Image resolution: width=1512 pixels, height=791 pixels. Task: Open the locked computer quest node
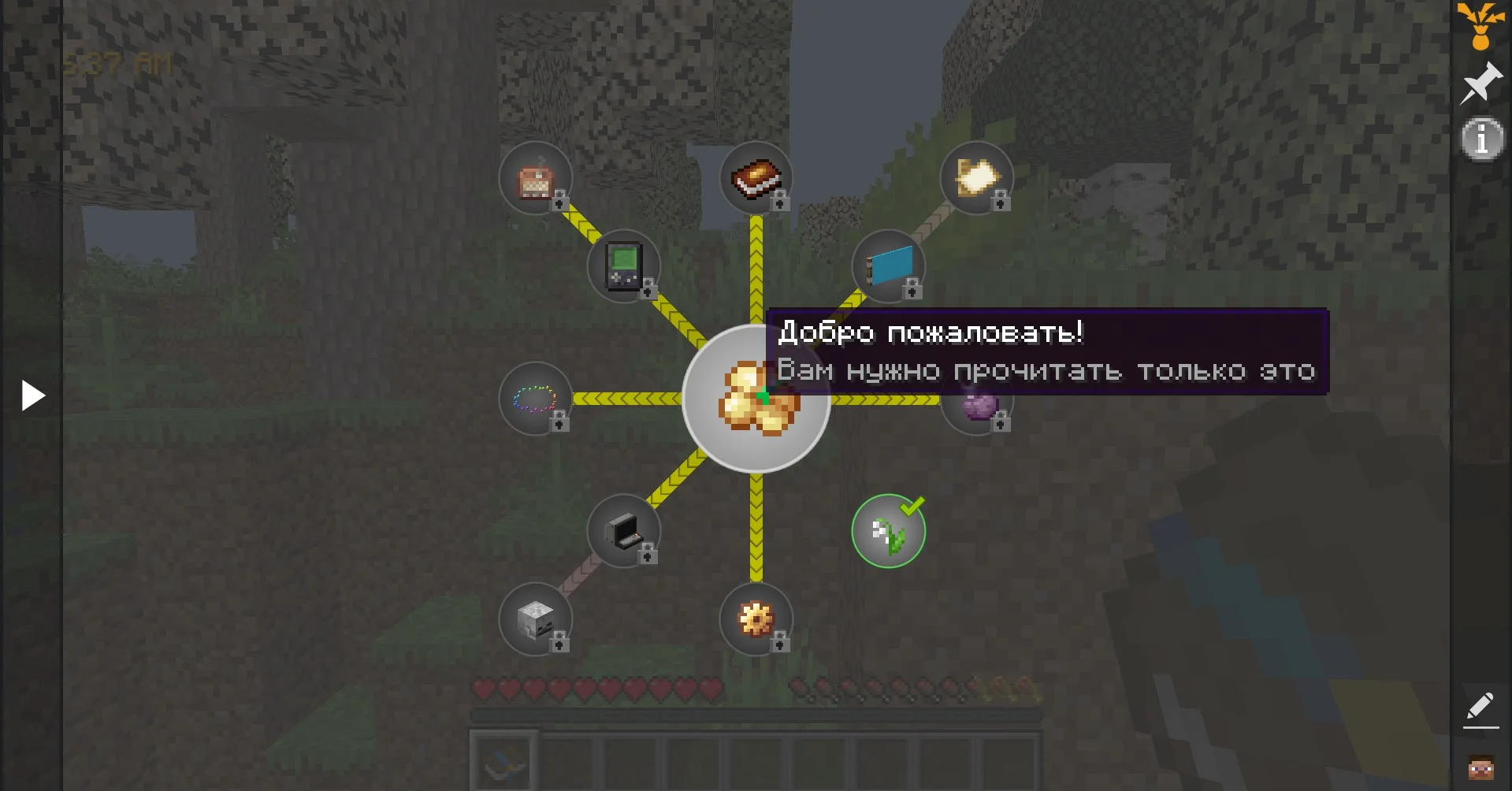623,531
